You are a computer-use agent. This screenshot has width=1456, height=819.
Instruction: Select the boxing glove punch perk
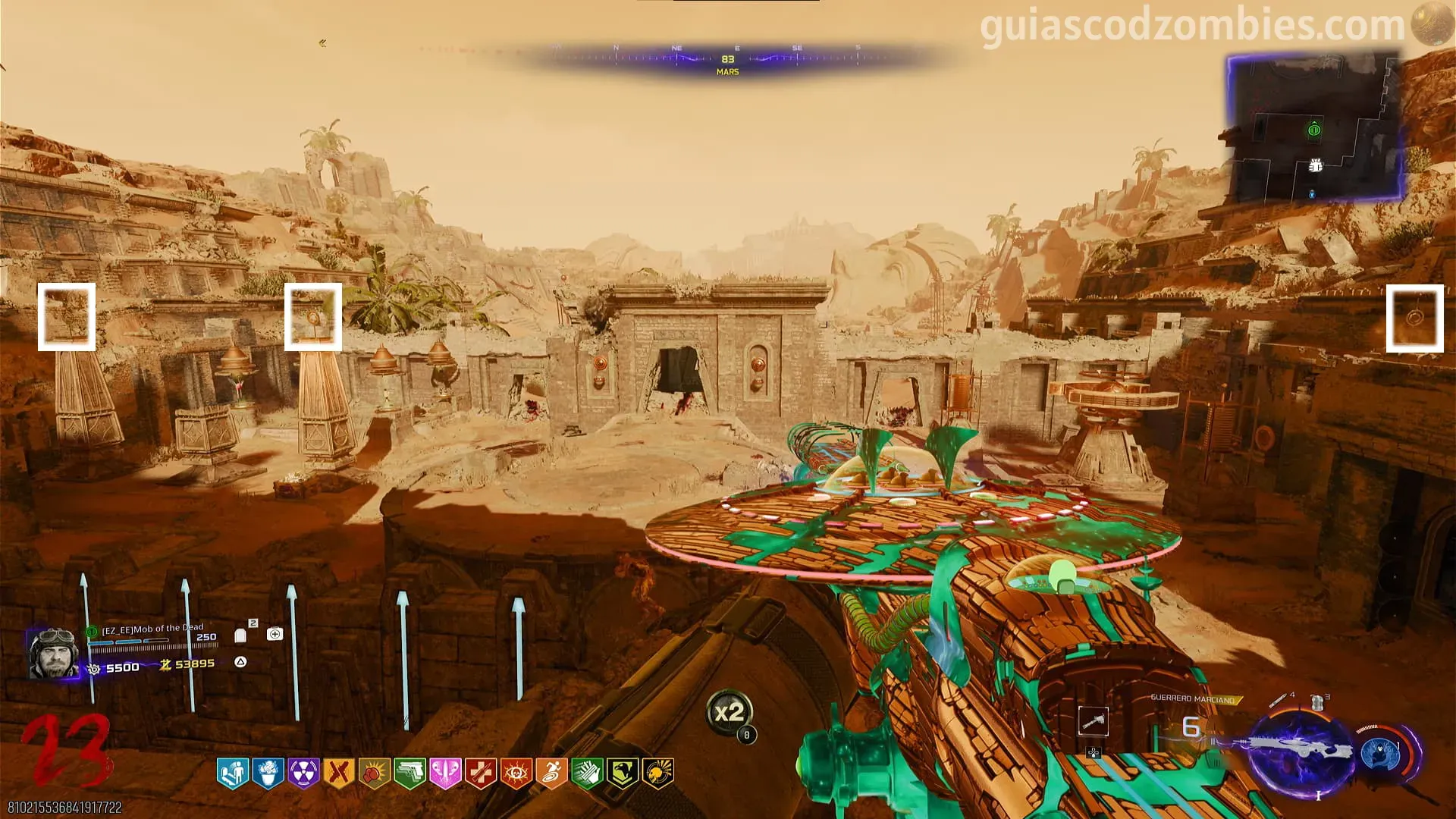pyautogui.click(x=374, y=773)
